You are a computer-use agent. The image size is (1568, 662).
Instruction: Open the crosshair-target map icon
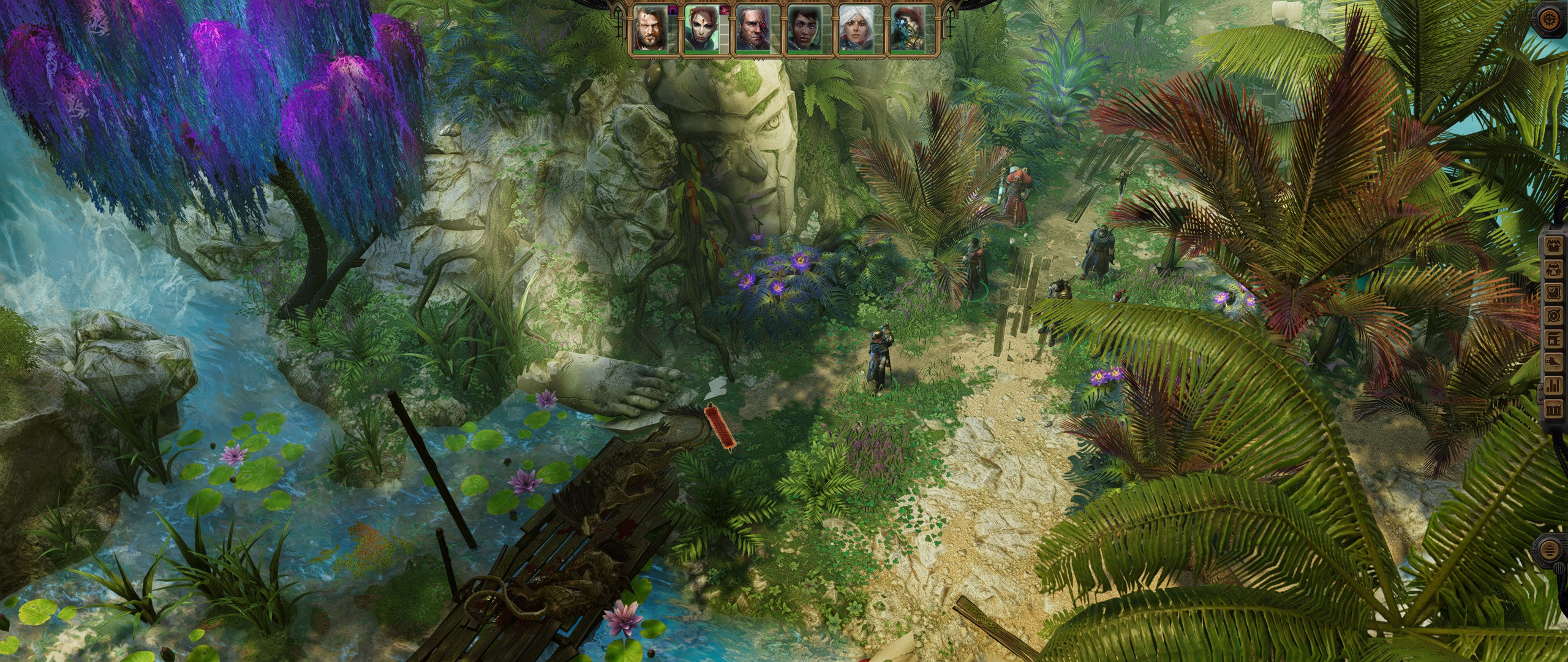pos(1556,314)
